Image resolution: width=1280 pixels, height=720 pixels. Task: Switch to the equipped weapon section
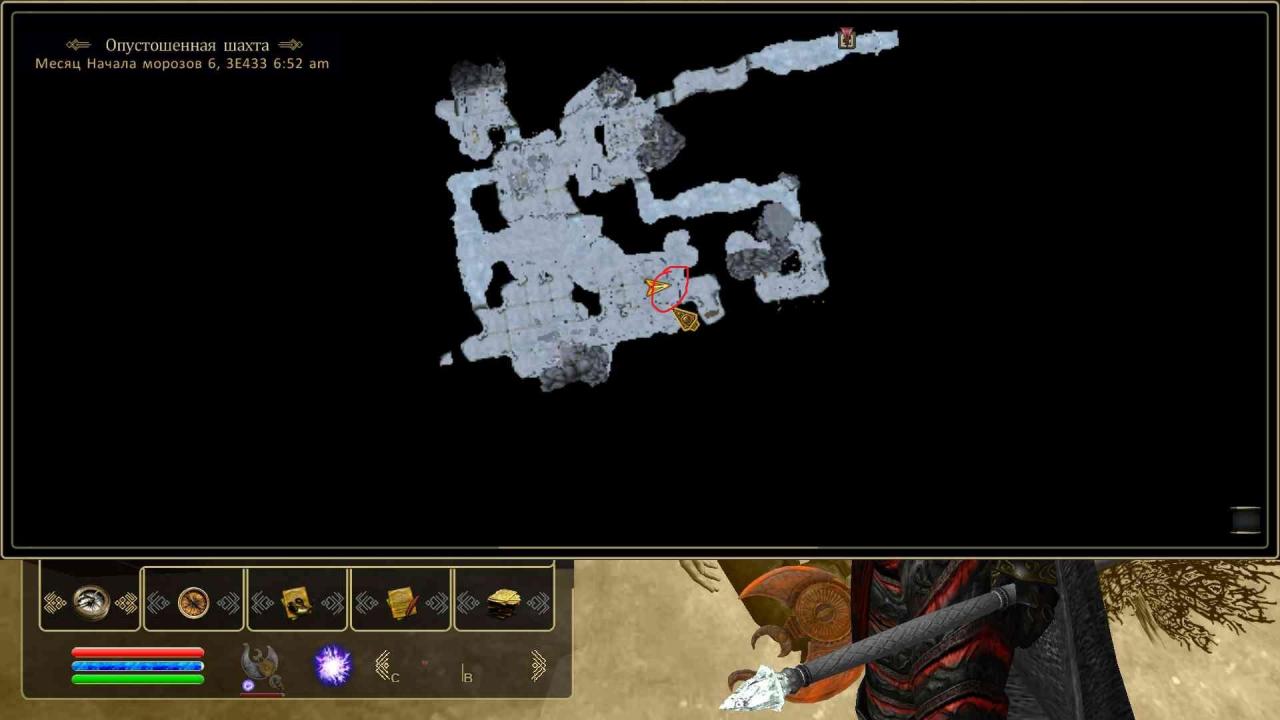pyautogui.click(x=259, y=664)
